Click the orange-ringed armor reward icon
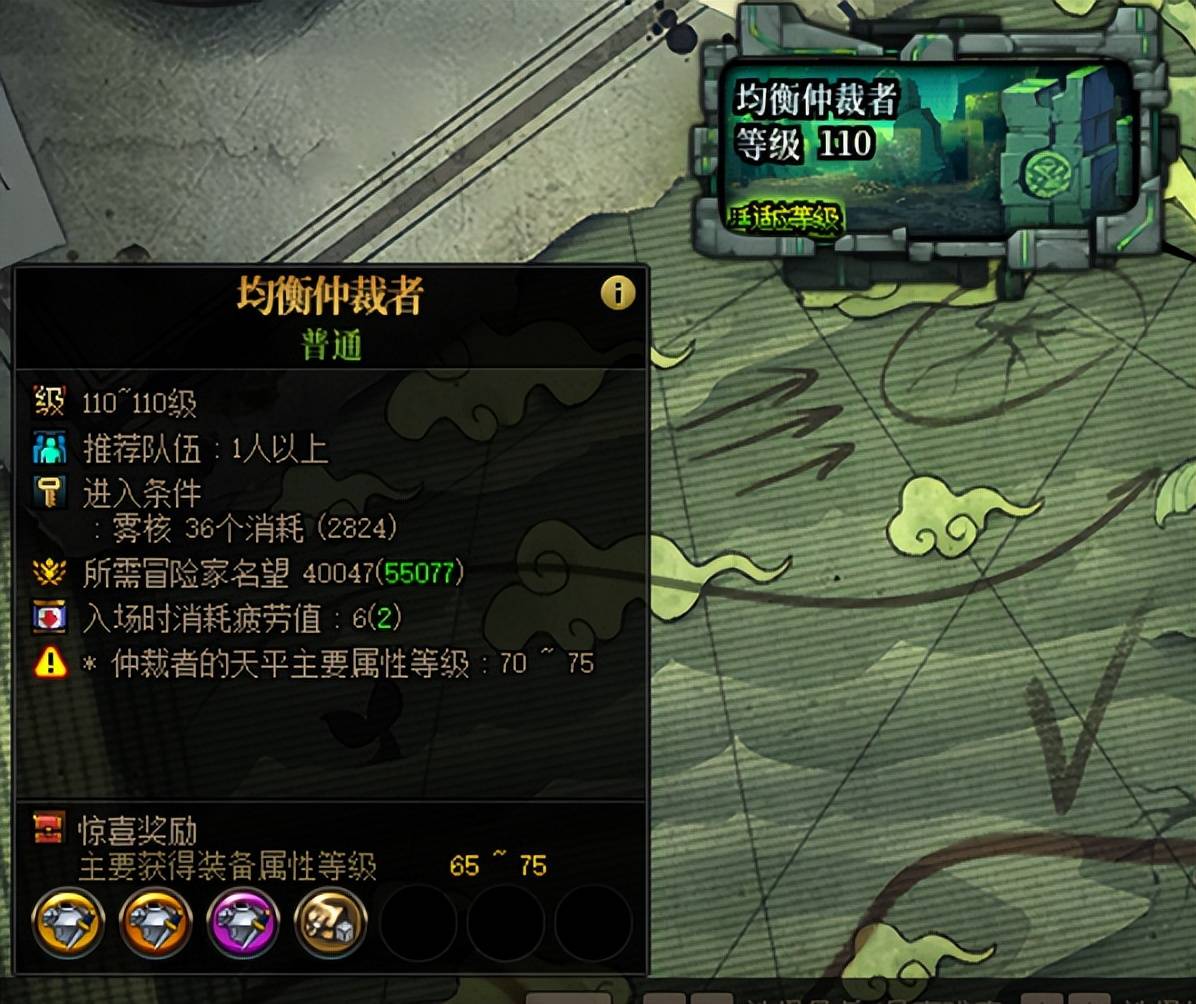 point(156,923)
